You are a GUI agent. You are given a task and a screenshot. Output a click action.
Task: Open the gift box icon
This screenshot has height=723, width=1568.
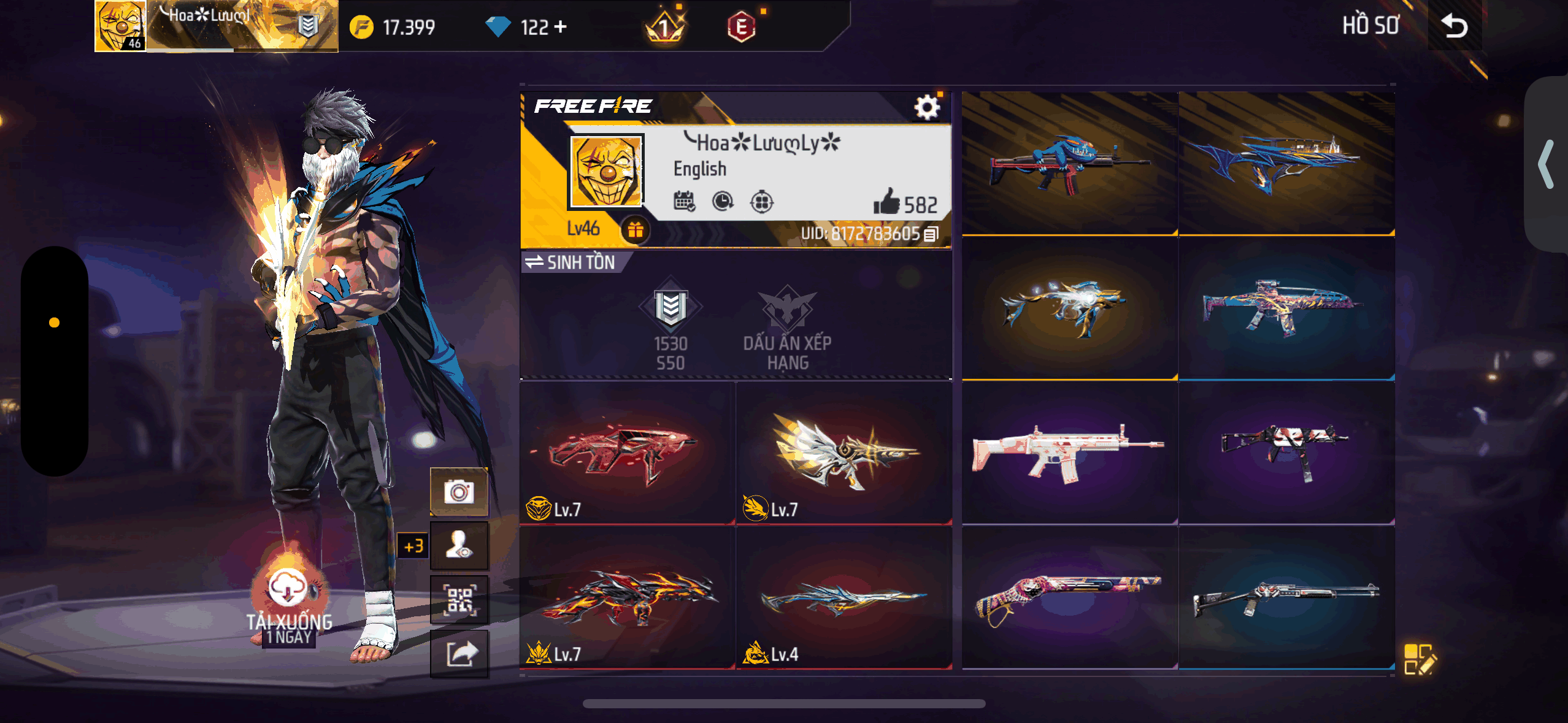click(635, 230)
